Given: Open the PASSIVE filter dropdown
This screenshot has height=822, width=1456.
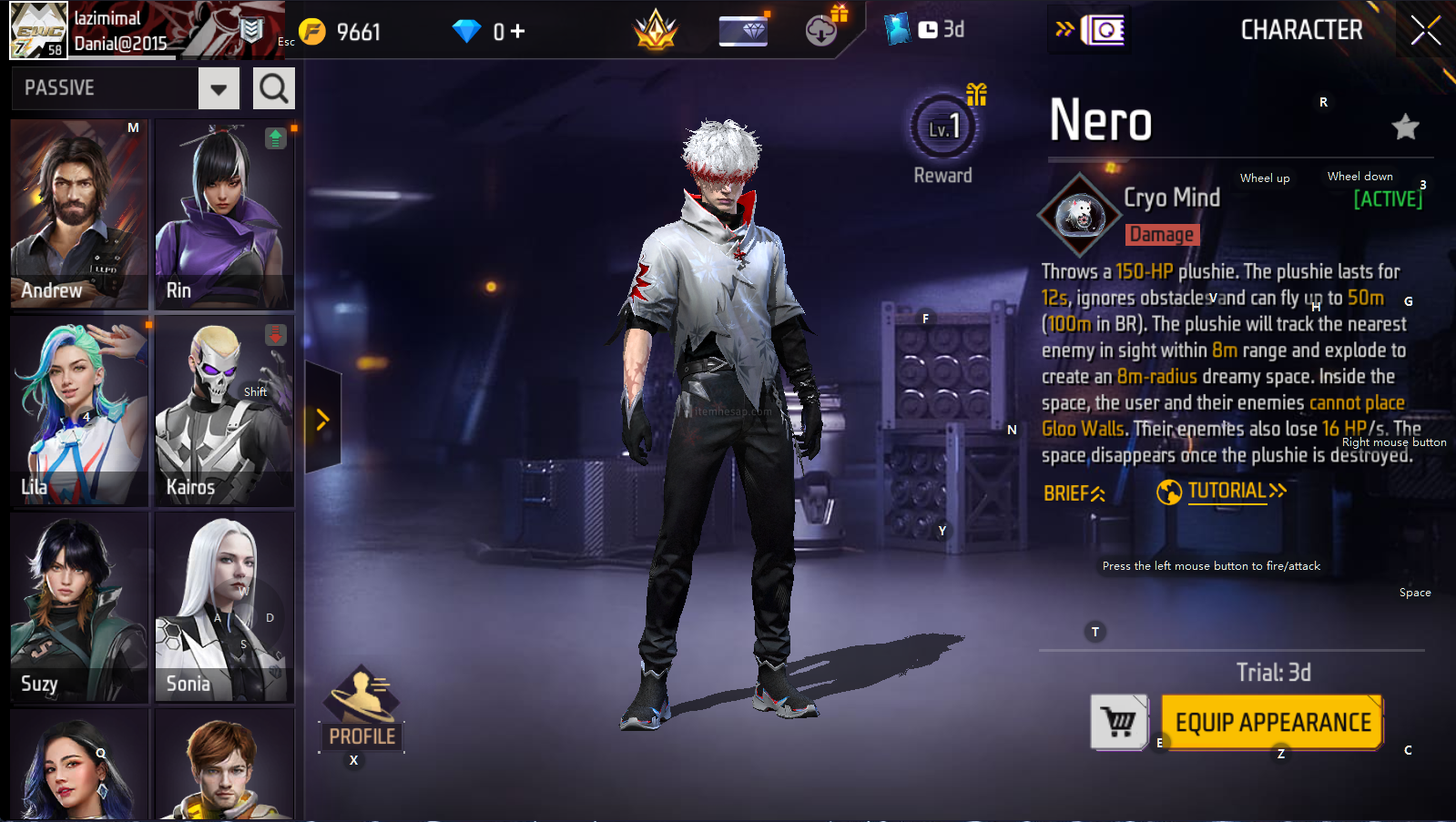Looking at the screenshot, I should [x=219, y=89].
